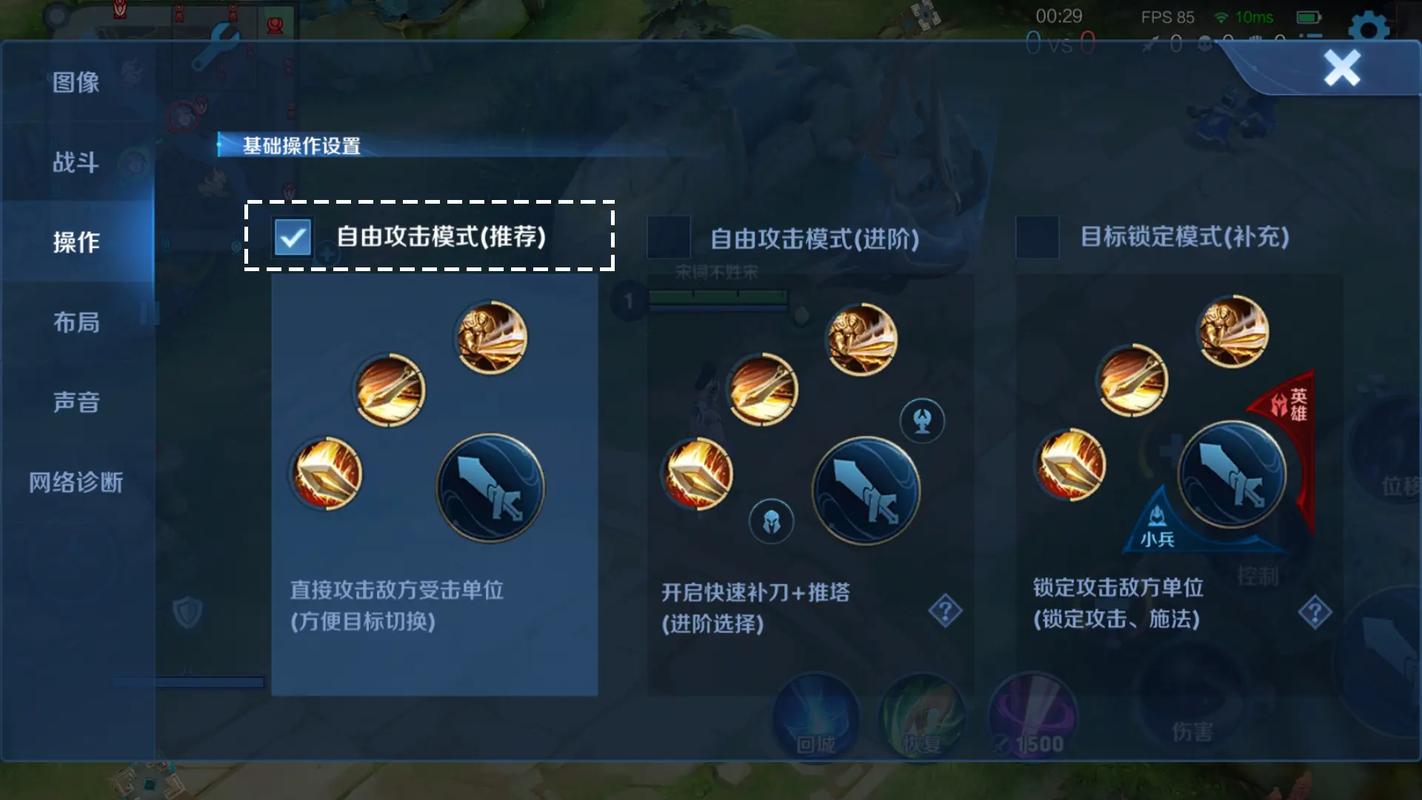
Task: Click the green level bar above advanced mode
Action: (x=720, y=295)
